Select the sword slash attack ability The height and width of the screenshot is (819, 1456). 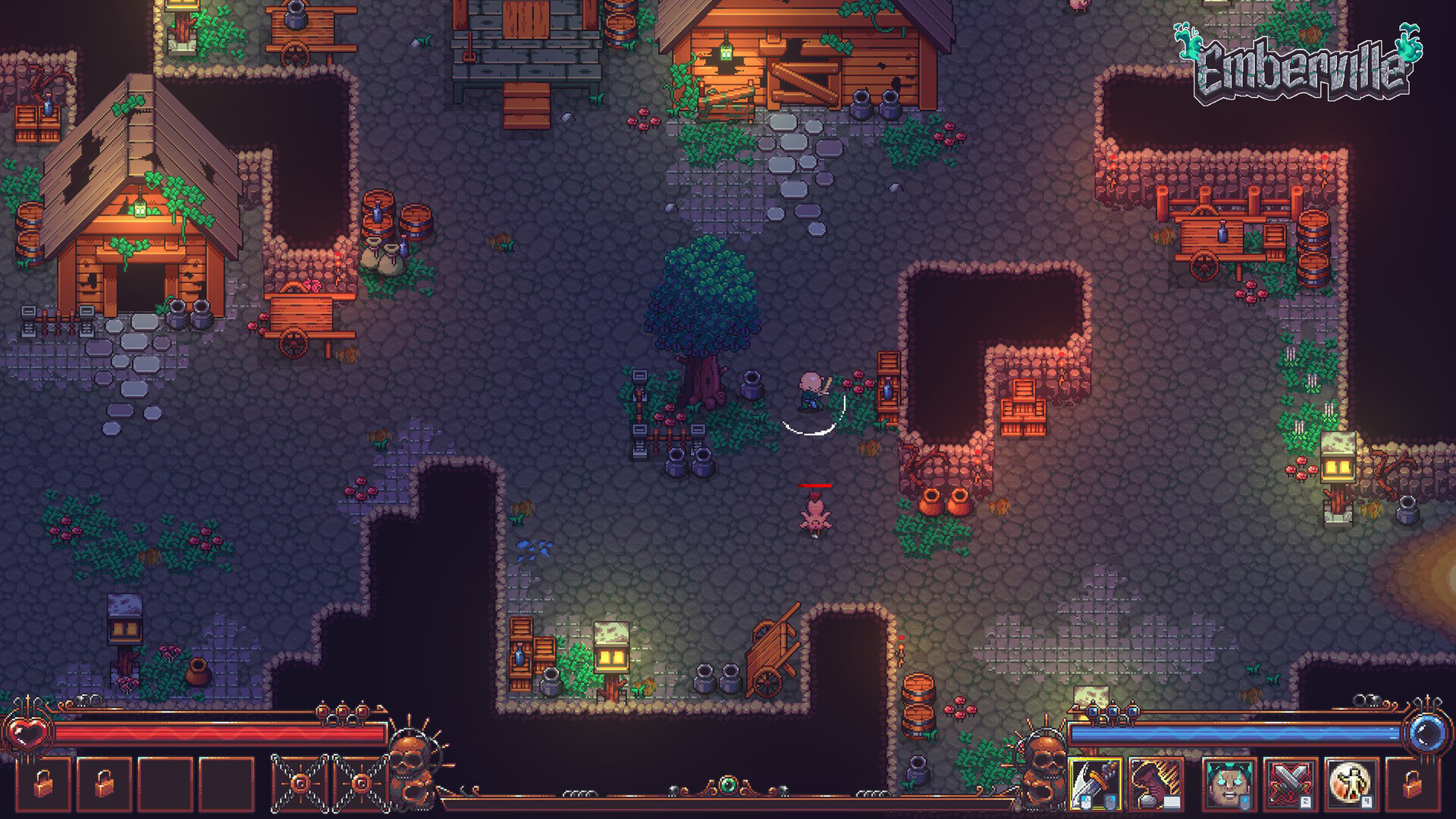[1094, 783]
